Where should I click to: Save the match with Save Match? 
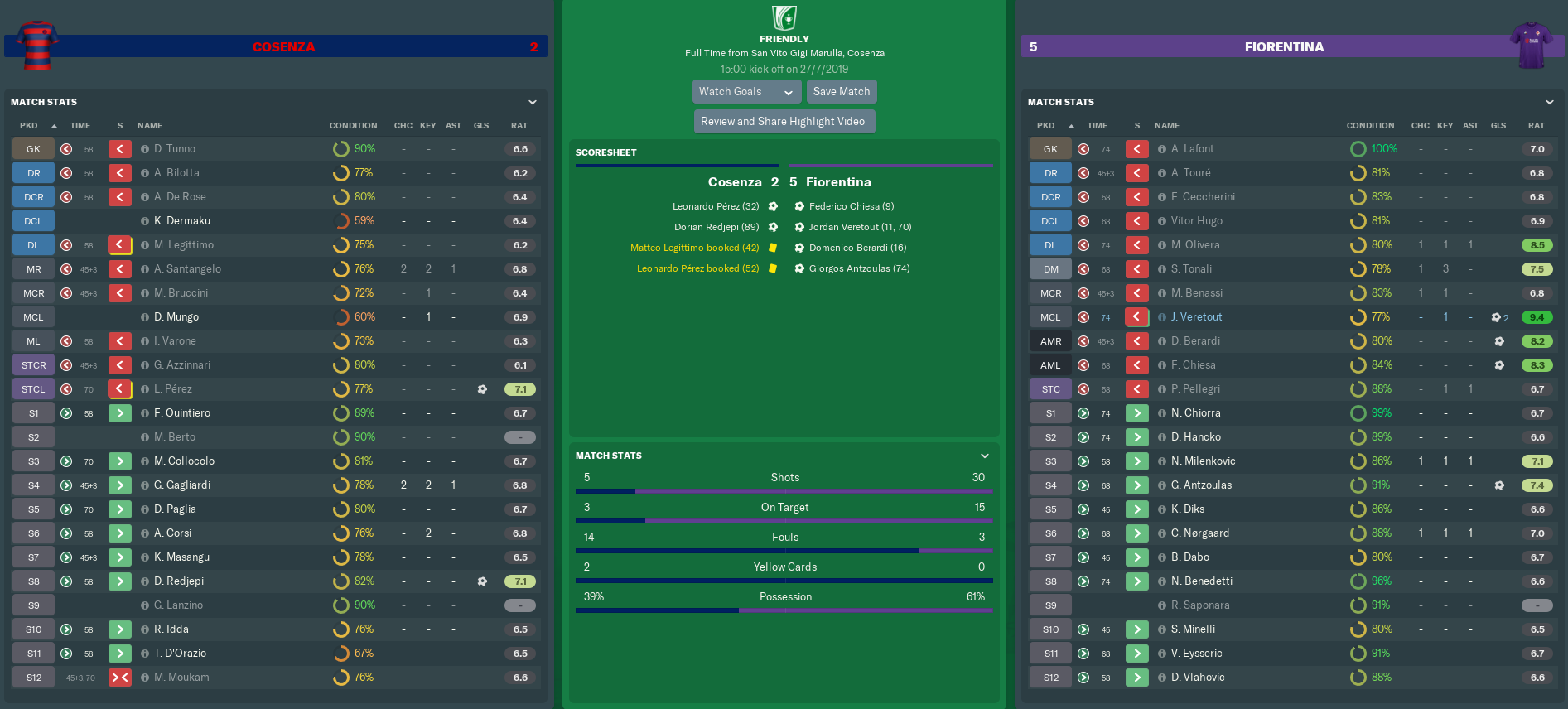tap(841, 92)
